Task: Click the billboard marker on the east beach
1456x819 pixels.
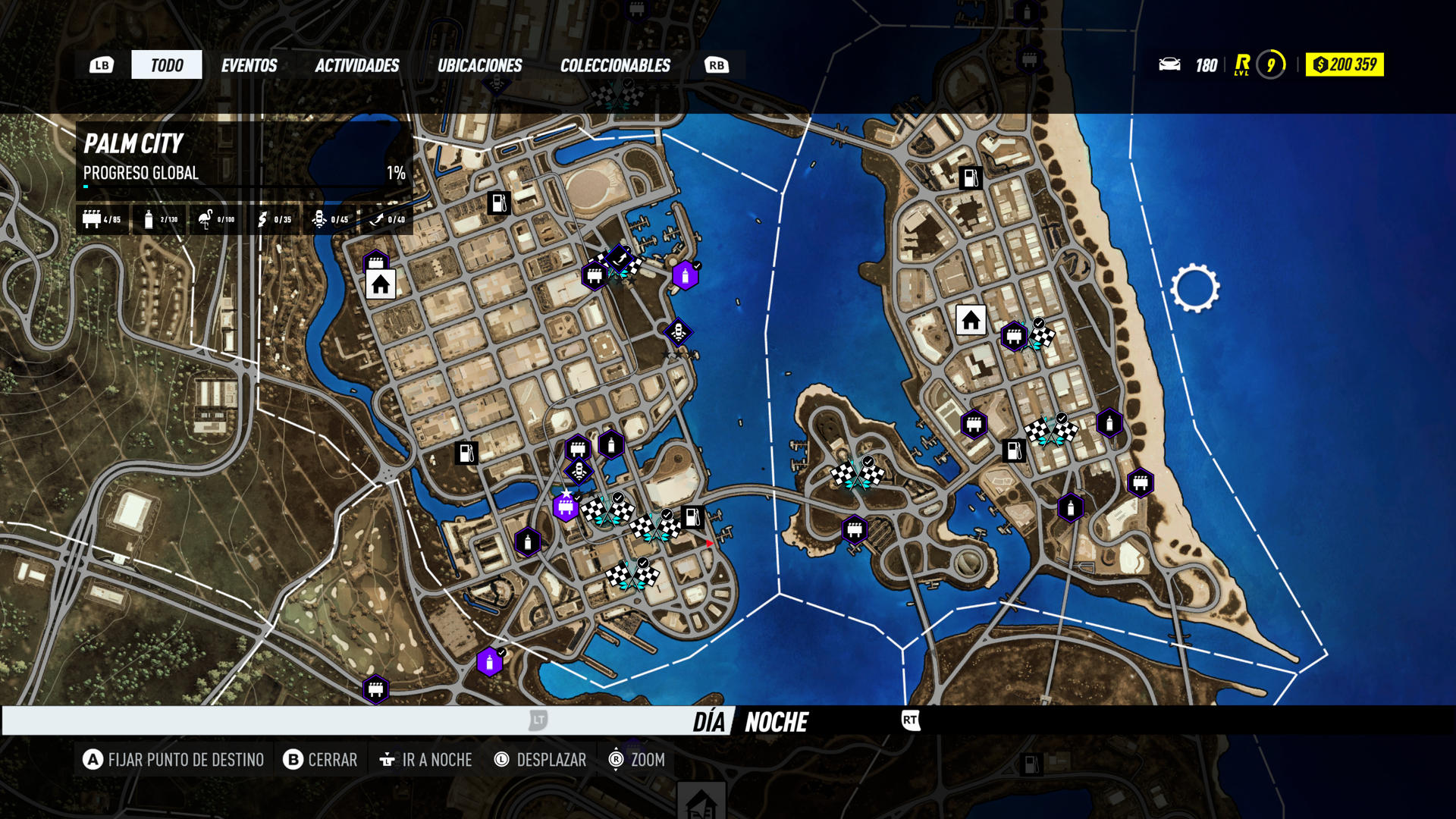Action: [1141, 483]
